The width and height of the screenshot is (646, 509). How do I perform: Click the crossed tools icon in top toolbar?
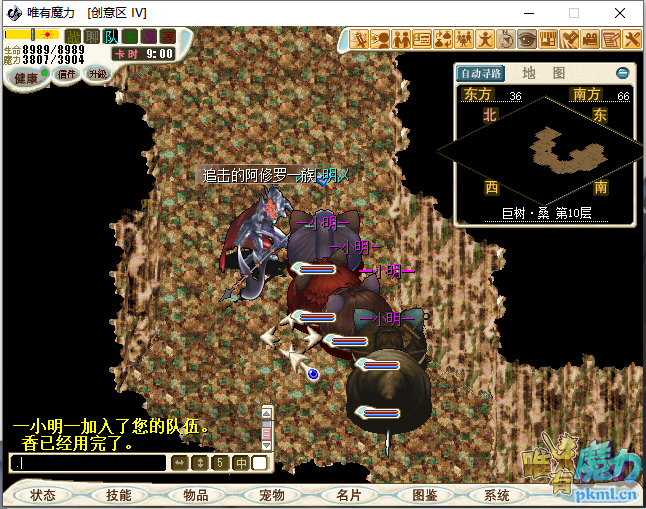coord(632,39)
